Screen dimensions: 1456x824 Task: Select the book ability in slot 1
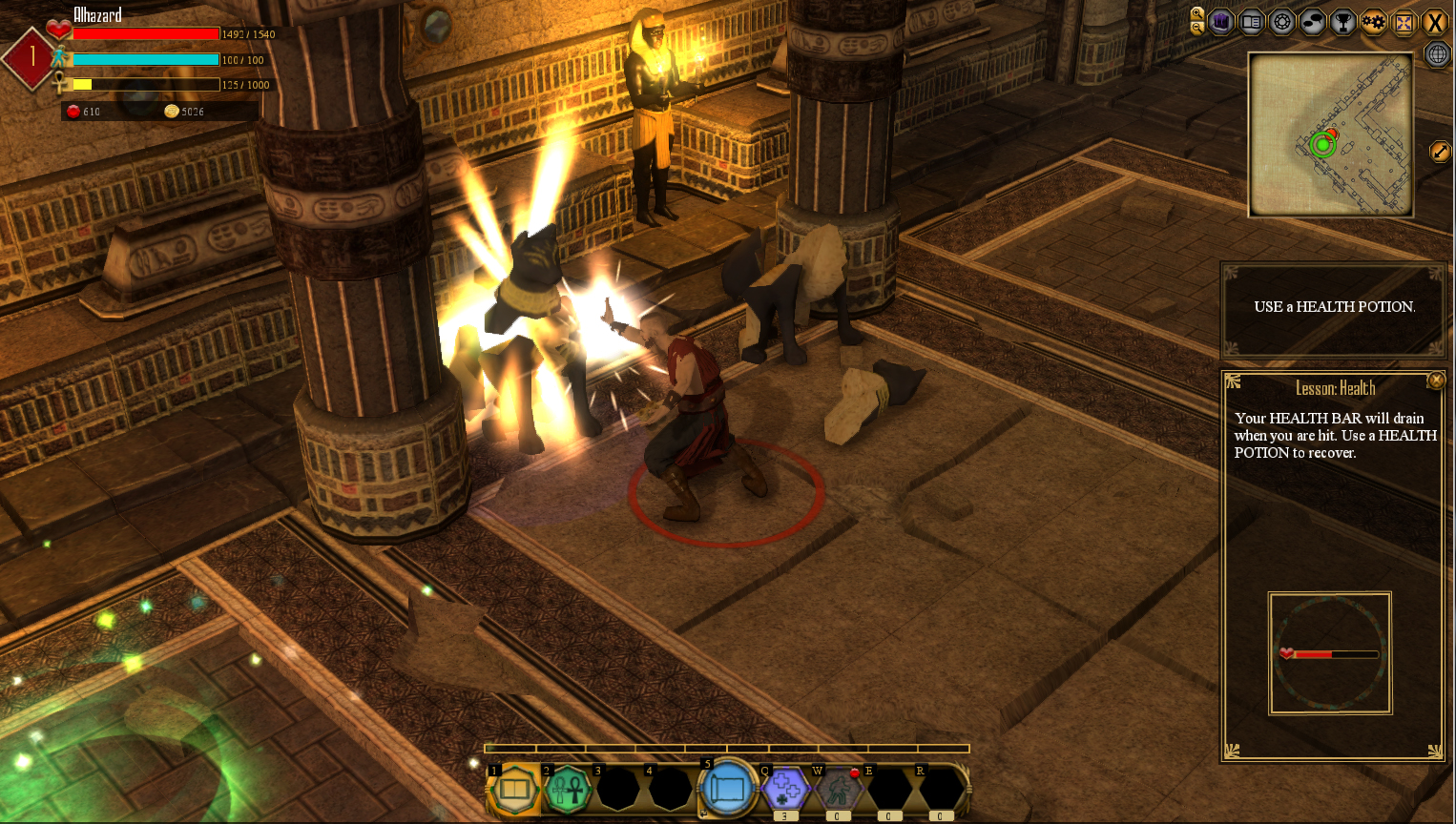coord(515,790)
